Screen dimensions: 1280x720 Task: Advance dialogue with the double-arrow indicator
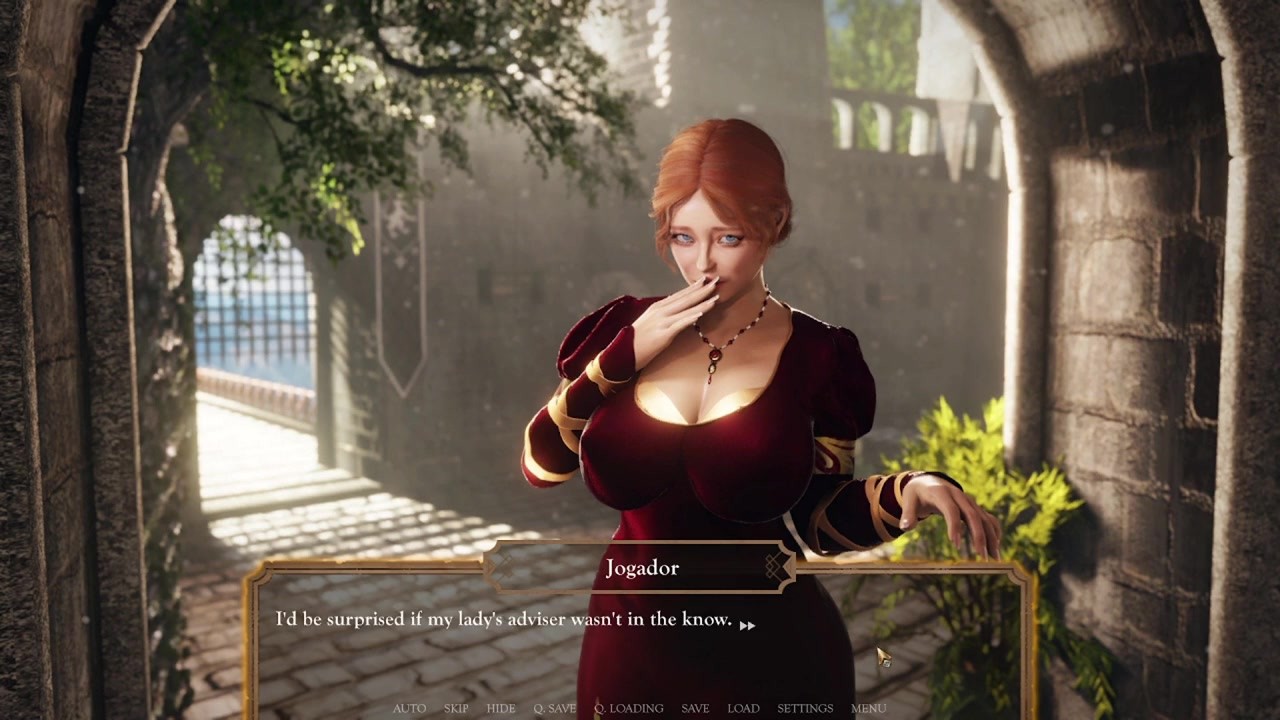click(x=747, y=624)
